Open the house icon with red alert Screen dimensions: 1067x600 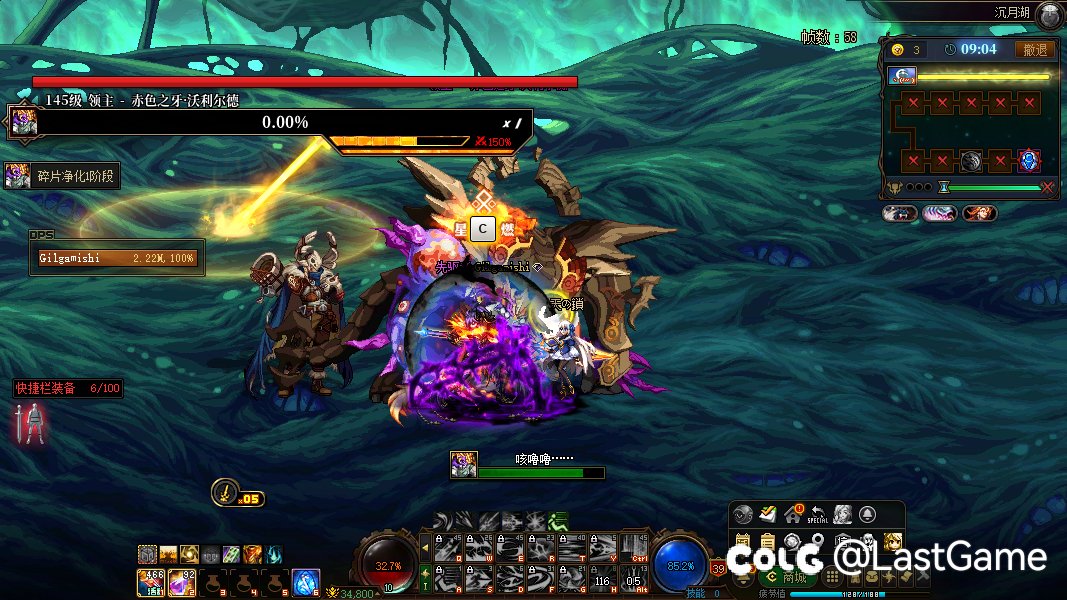[x=794, y=515]
